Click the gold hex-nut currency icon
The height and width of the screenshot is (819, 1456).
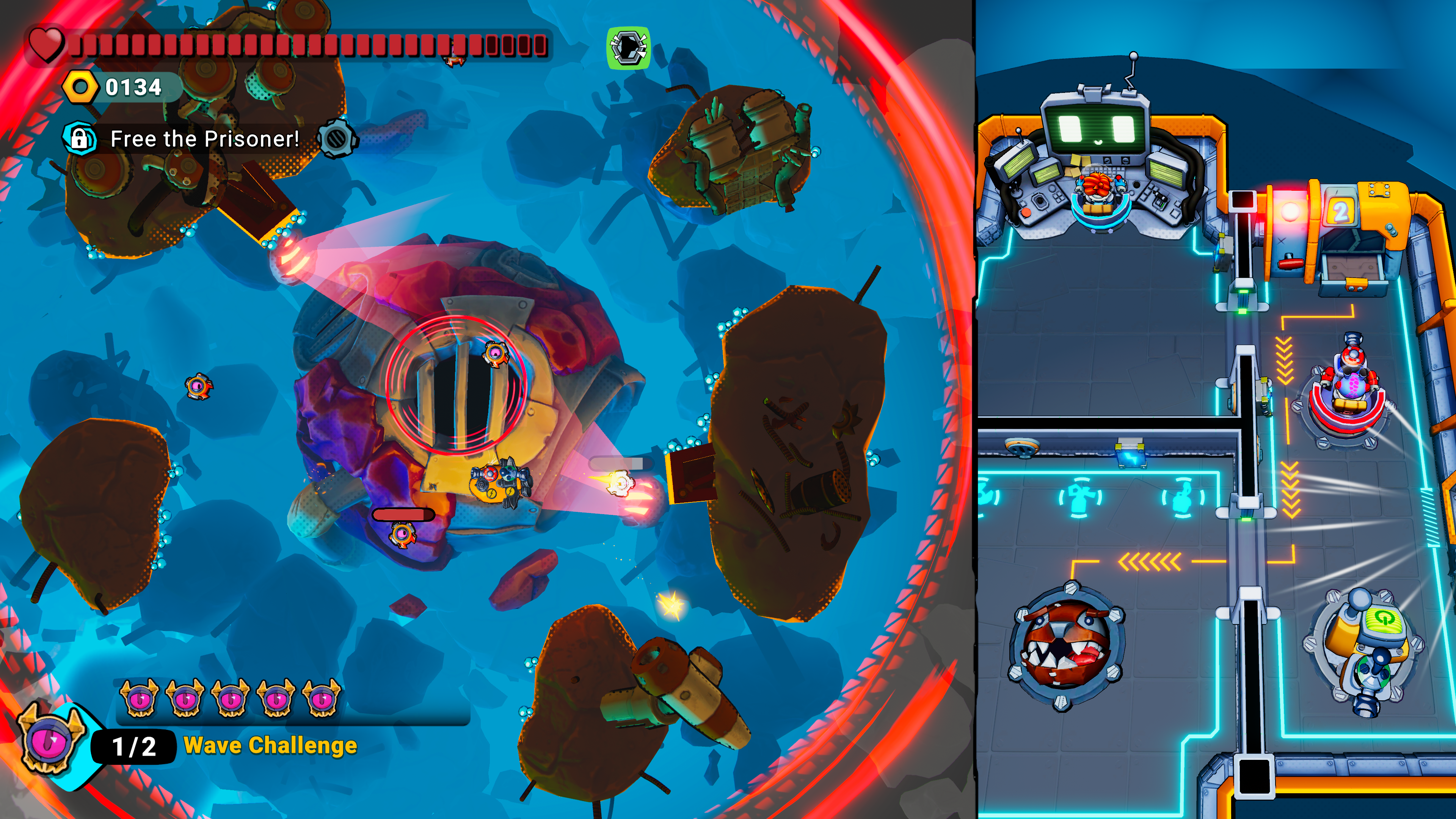[x=80, y=88]
